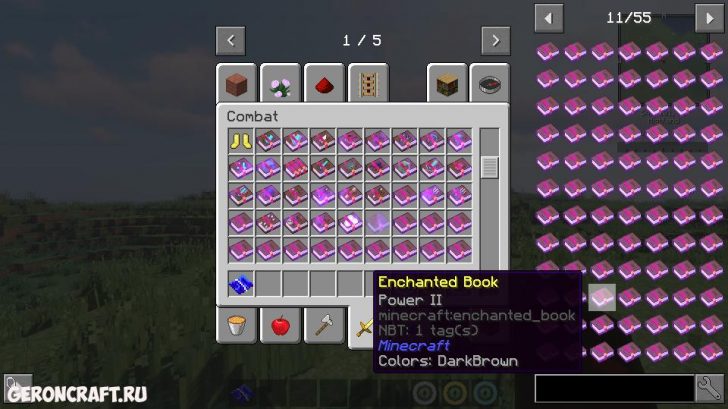
Task: Select the iron axe Tools tab
Action: 324,325
